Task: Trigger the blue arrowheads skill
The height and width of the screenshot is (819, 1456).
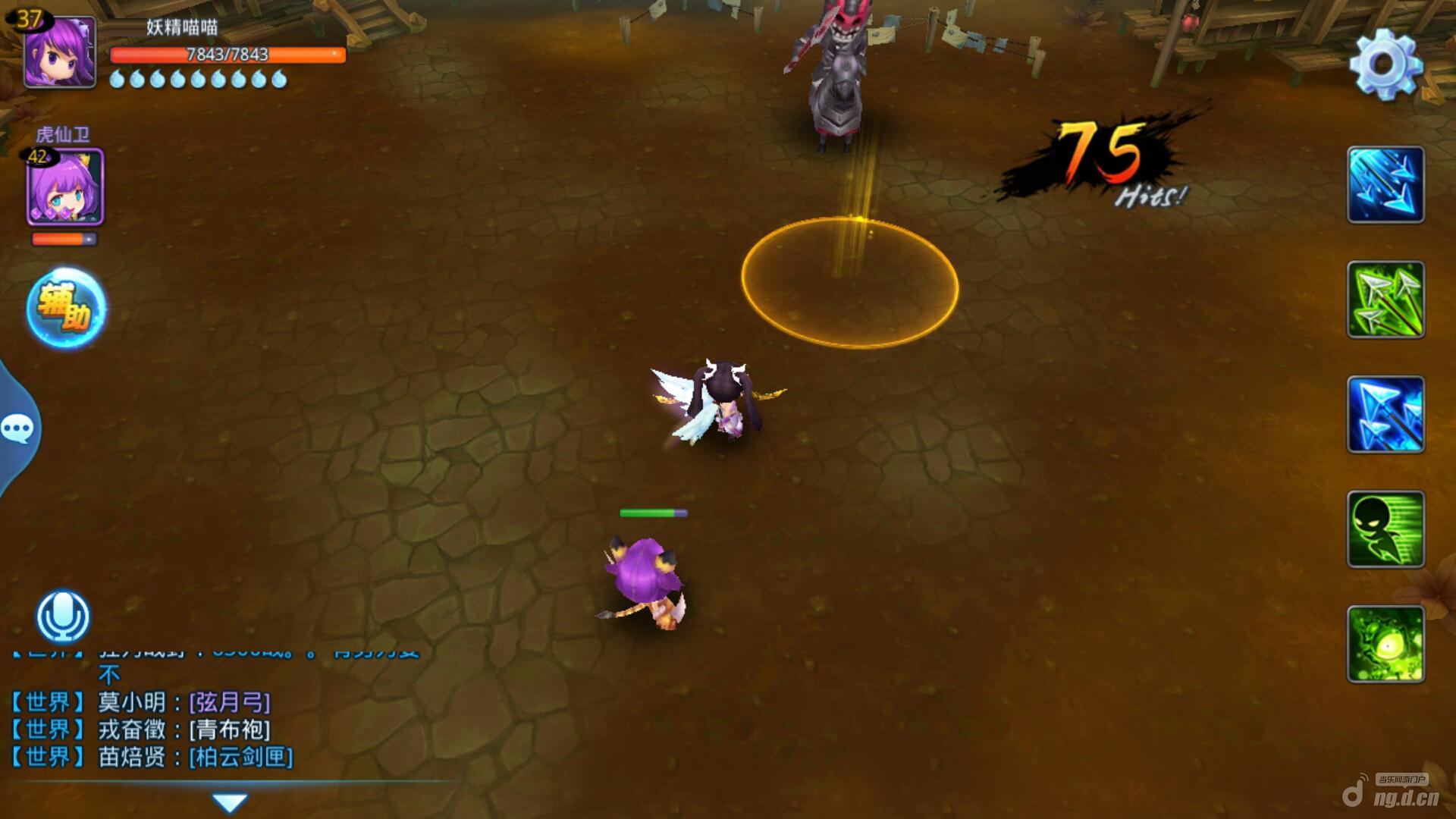Action: [1385, 415]
